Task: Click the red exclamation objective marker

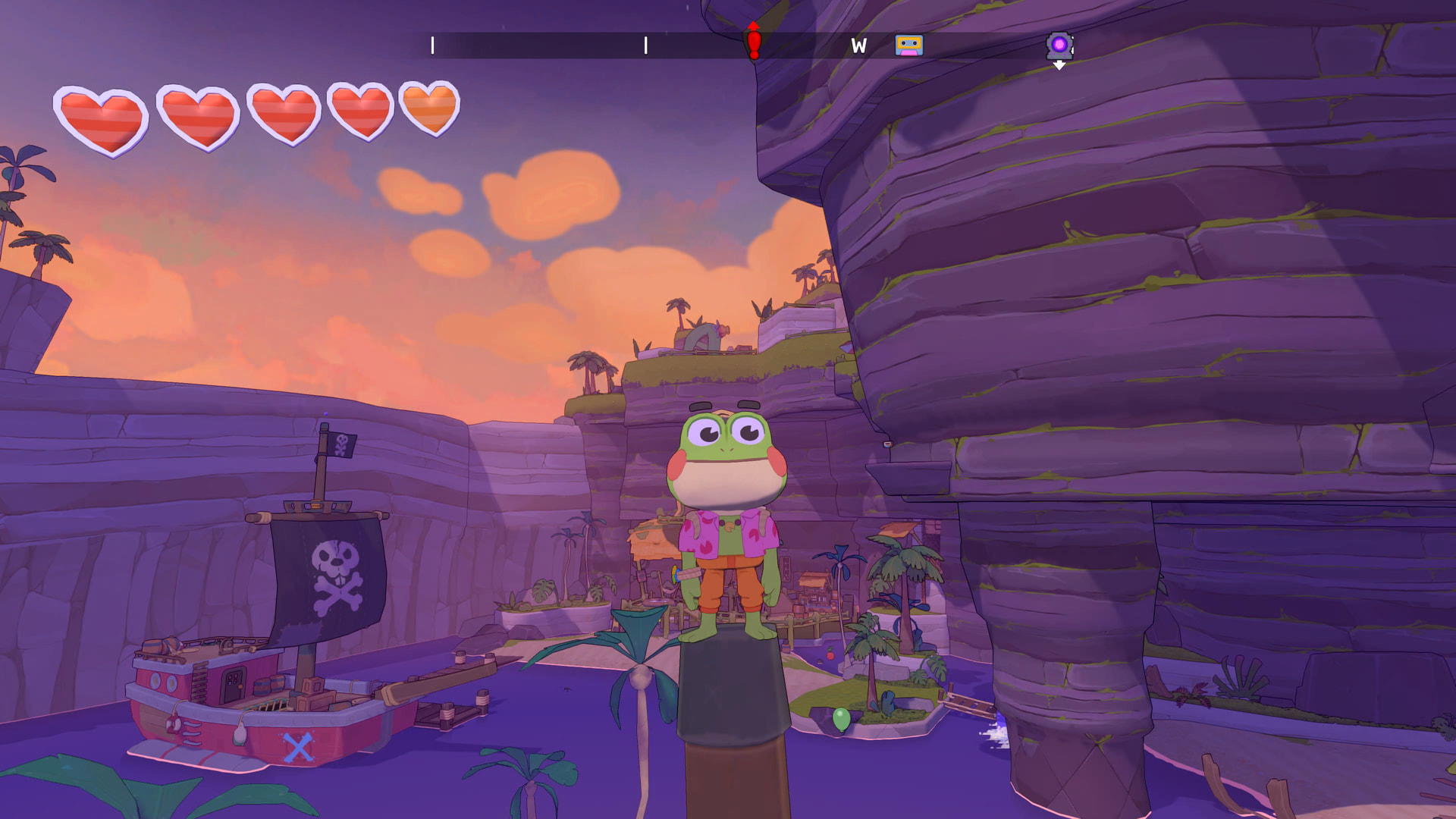Action: [753, 42]
